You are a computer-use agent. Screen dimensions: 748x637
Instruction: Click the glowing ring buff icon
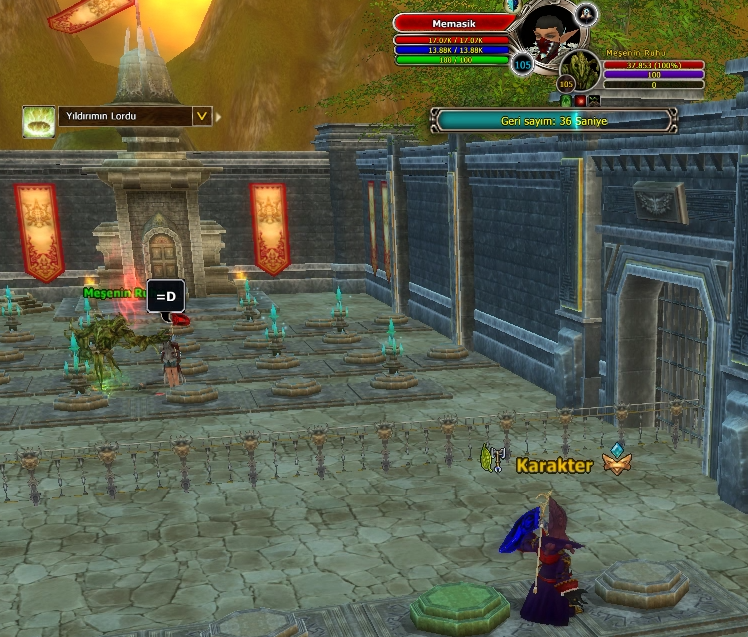[x=38, y=121]
